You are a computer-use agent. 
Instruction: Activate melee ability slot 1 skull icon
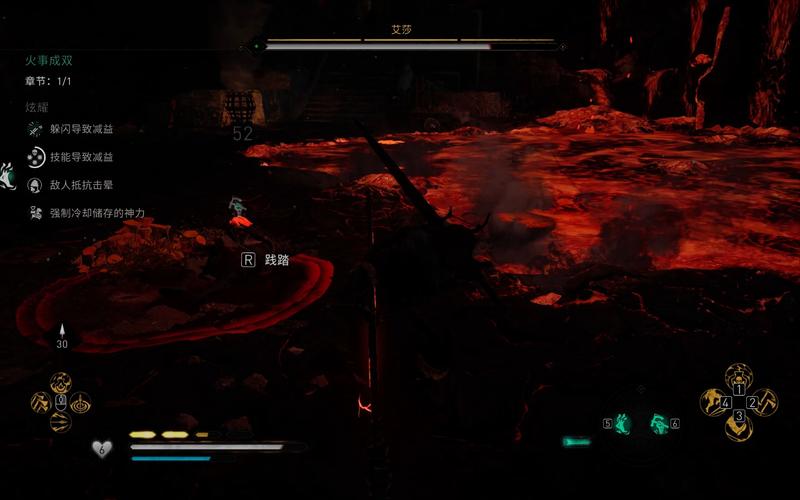pyautogui.click(x=739, y=377)
